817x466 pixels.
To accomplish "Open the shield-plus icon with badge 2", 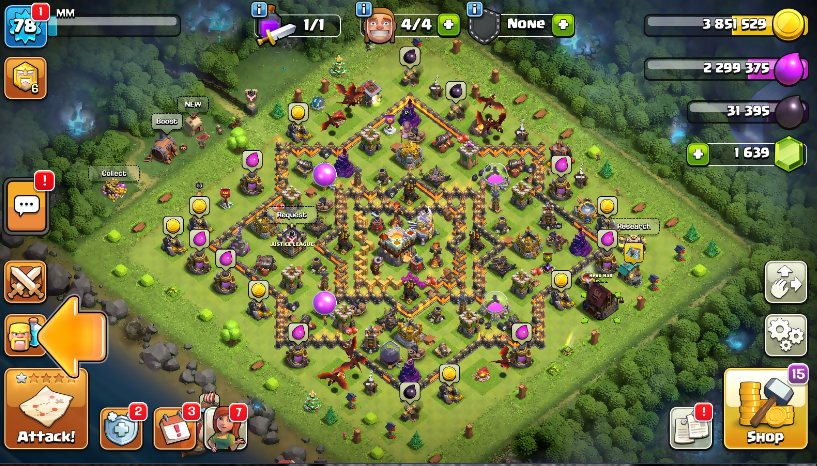I will (x=121, y=428).
